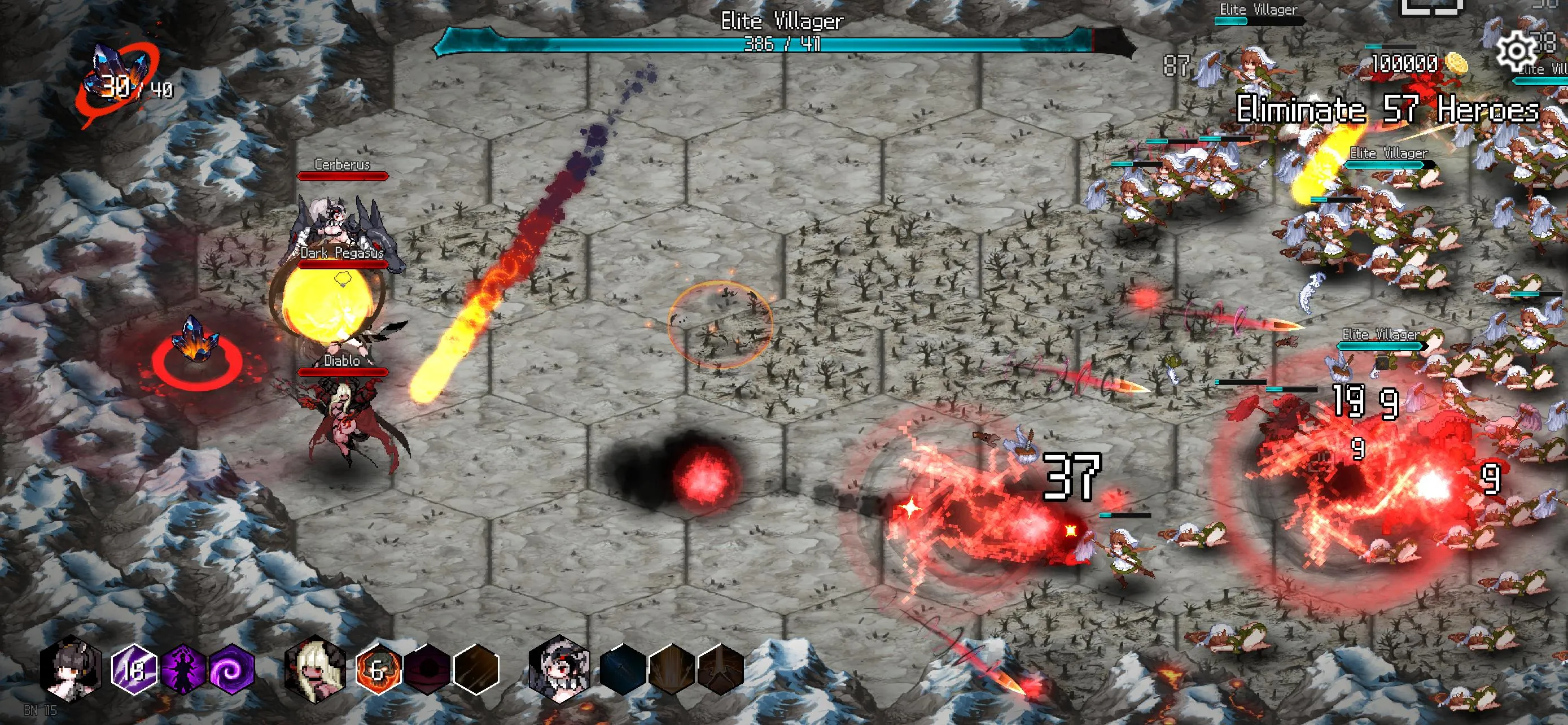The height and width of the screenshot is (725, 1568).
Task: Cast the purple spiral vortex skill
Action: pyautogui.click(x=232, y=670)
